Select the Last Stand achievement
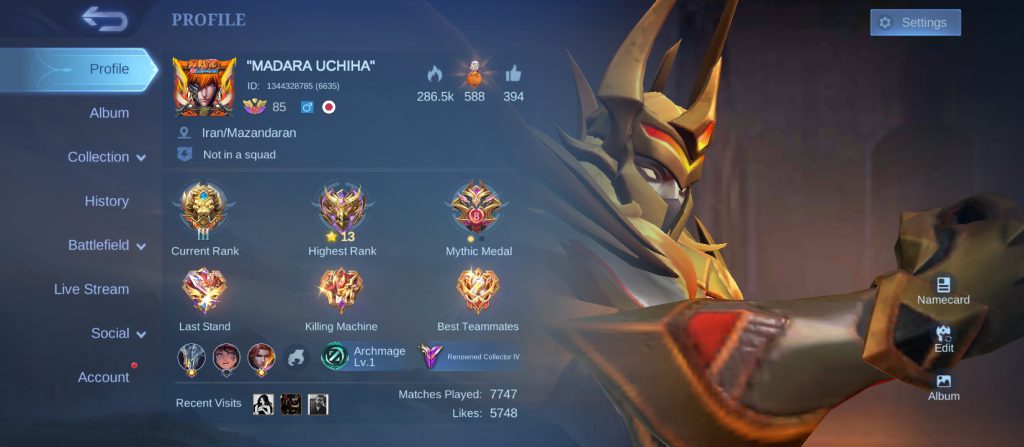This screenshot has height=447, width=1024. tap(204, 294)
